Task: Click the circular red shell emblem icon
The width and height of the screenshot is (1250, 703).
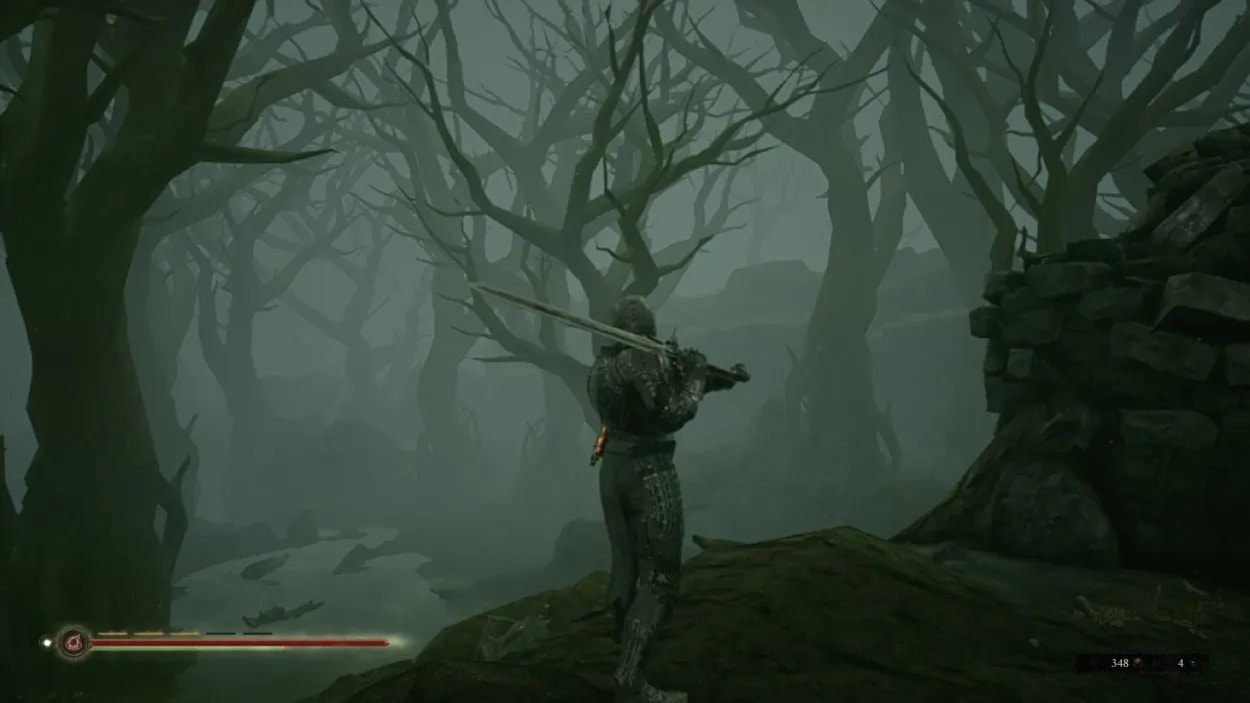Action: [73, 642]
